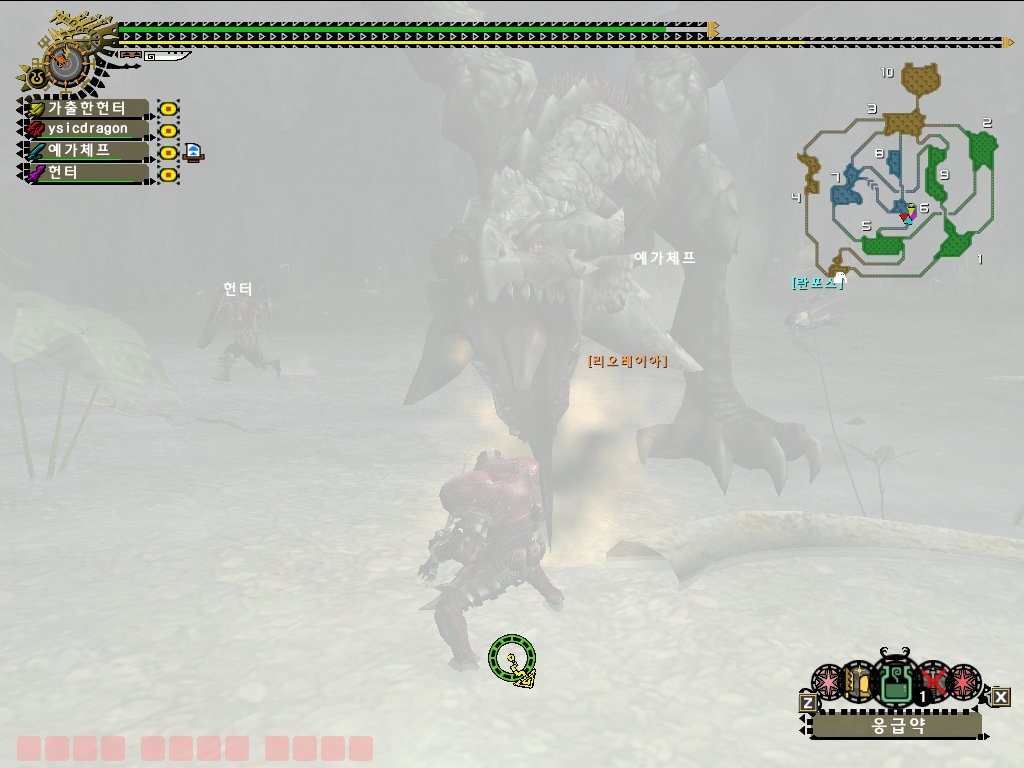Screen dimensions: 1024x768
Task: Click the 헌터 party entry with purple sword
Action: (88, 173)
